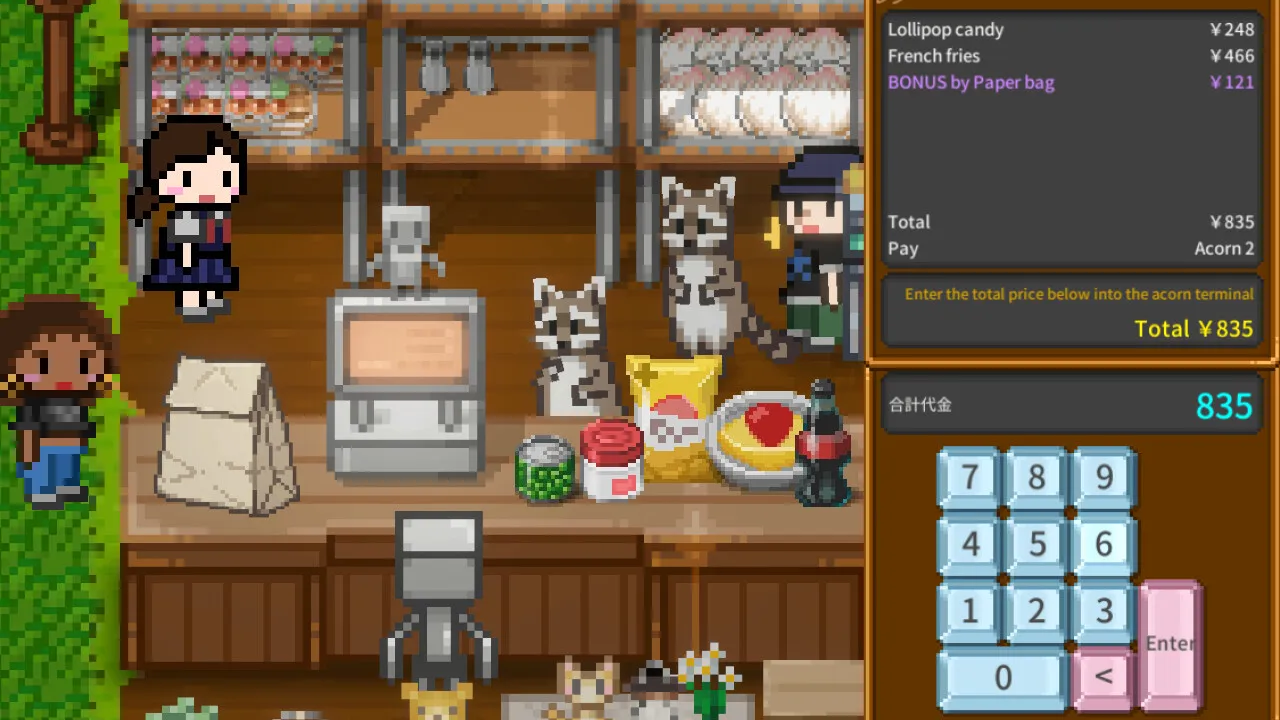1280x720 pixels.
Task: Select the Lollipop candy receipt line
Action: click(x=1070, y=29)
